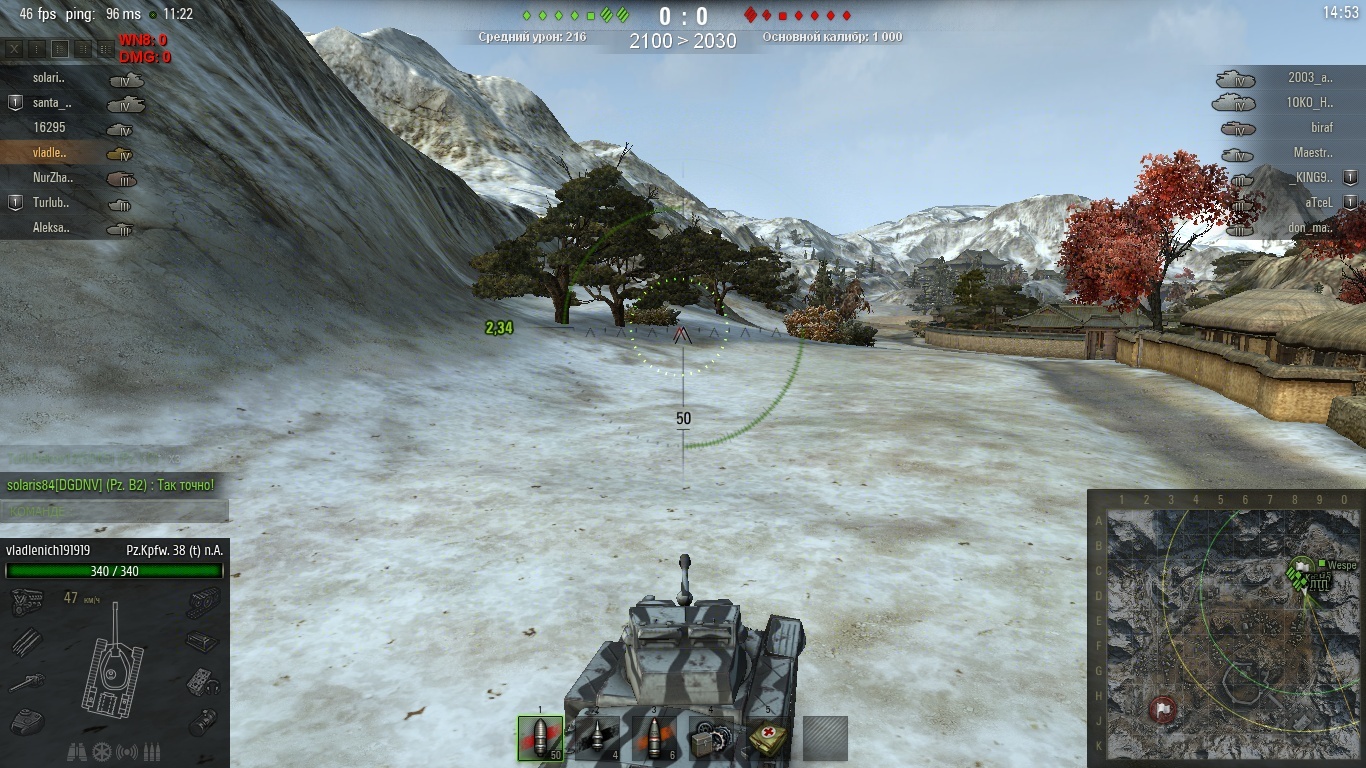Activate the first aid kit consumable
This screenshot has width=1366, height=768.
(768, 739)
